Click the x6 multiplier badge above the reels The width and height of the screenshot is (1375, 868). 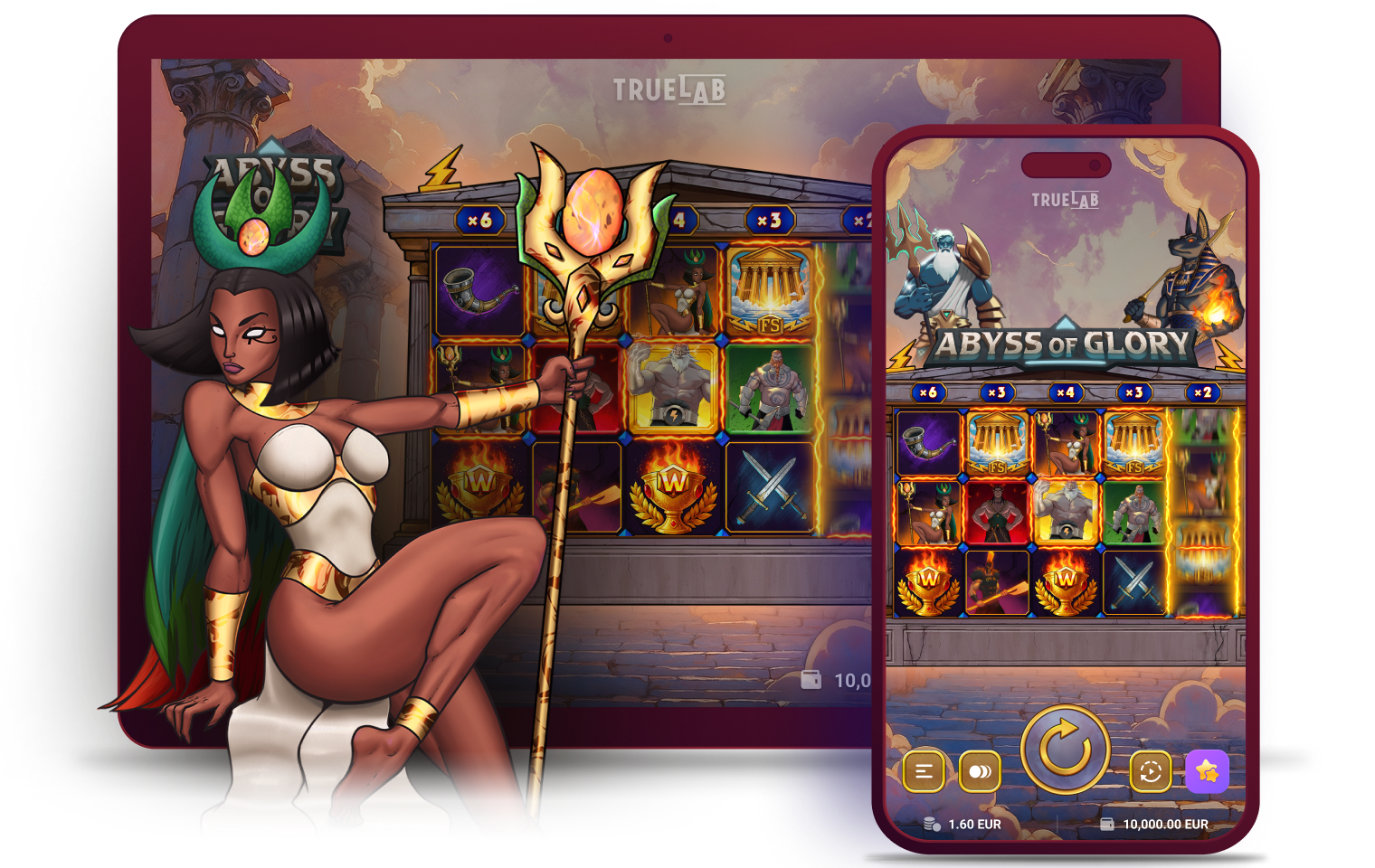(927, 392)
